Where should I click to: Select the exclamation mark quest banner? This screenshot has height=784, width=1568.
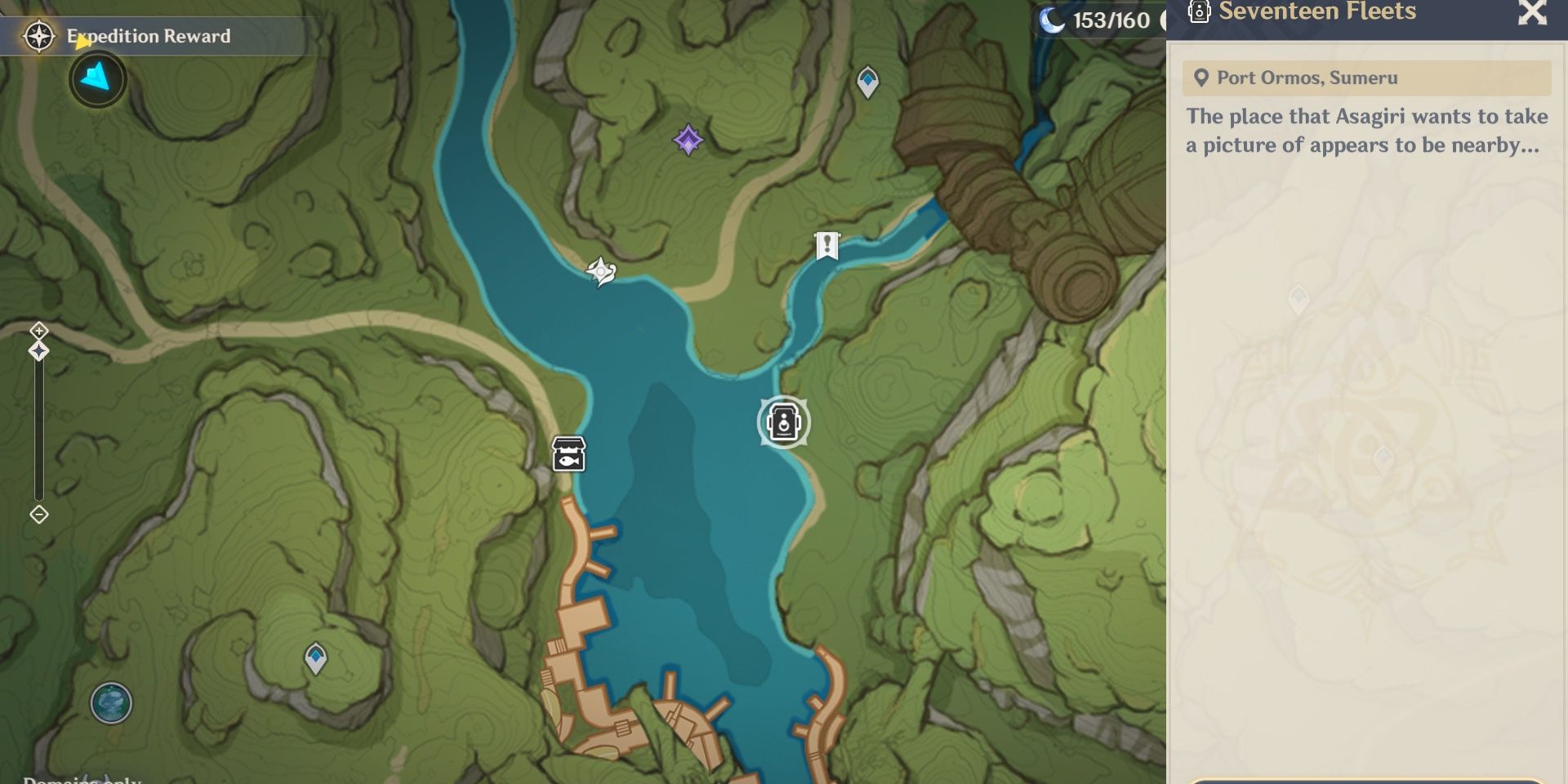[826, 245]
